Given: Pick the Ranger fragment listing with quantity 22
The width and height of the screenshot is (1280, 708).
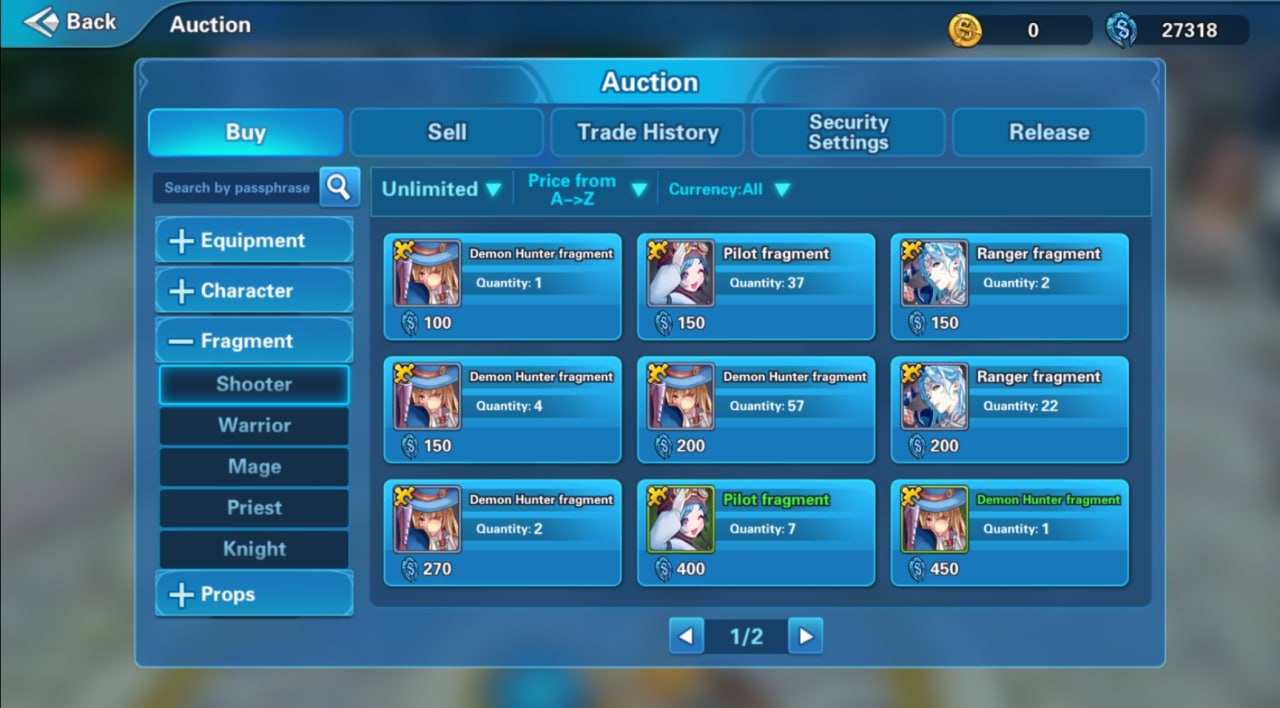Looking at the screenshot, I should coord(1009,409).
